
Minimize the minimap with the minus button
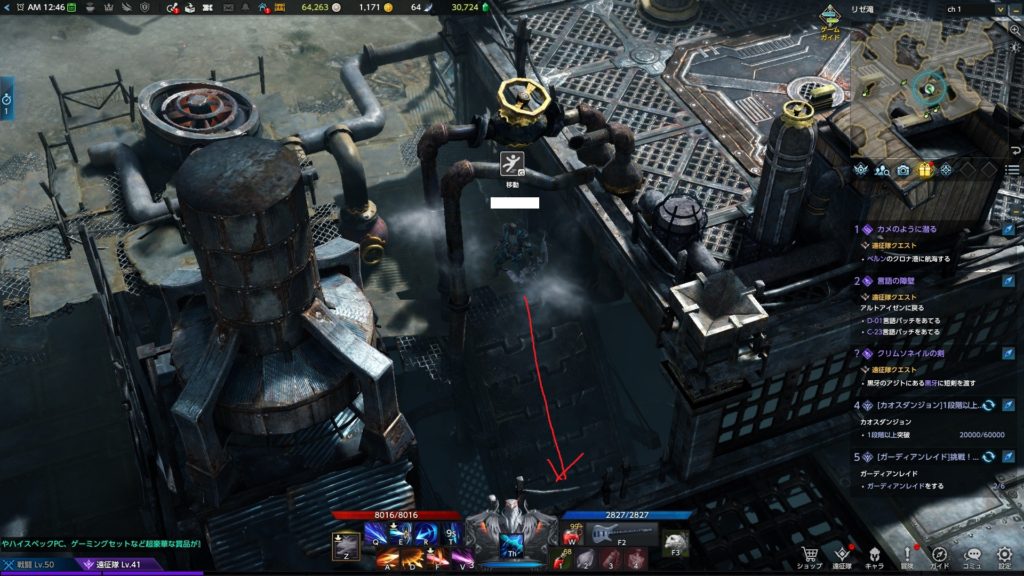(x=1014, y=8)
